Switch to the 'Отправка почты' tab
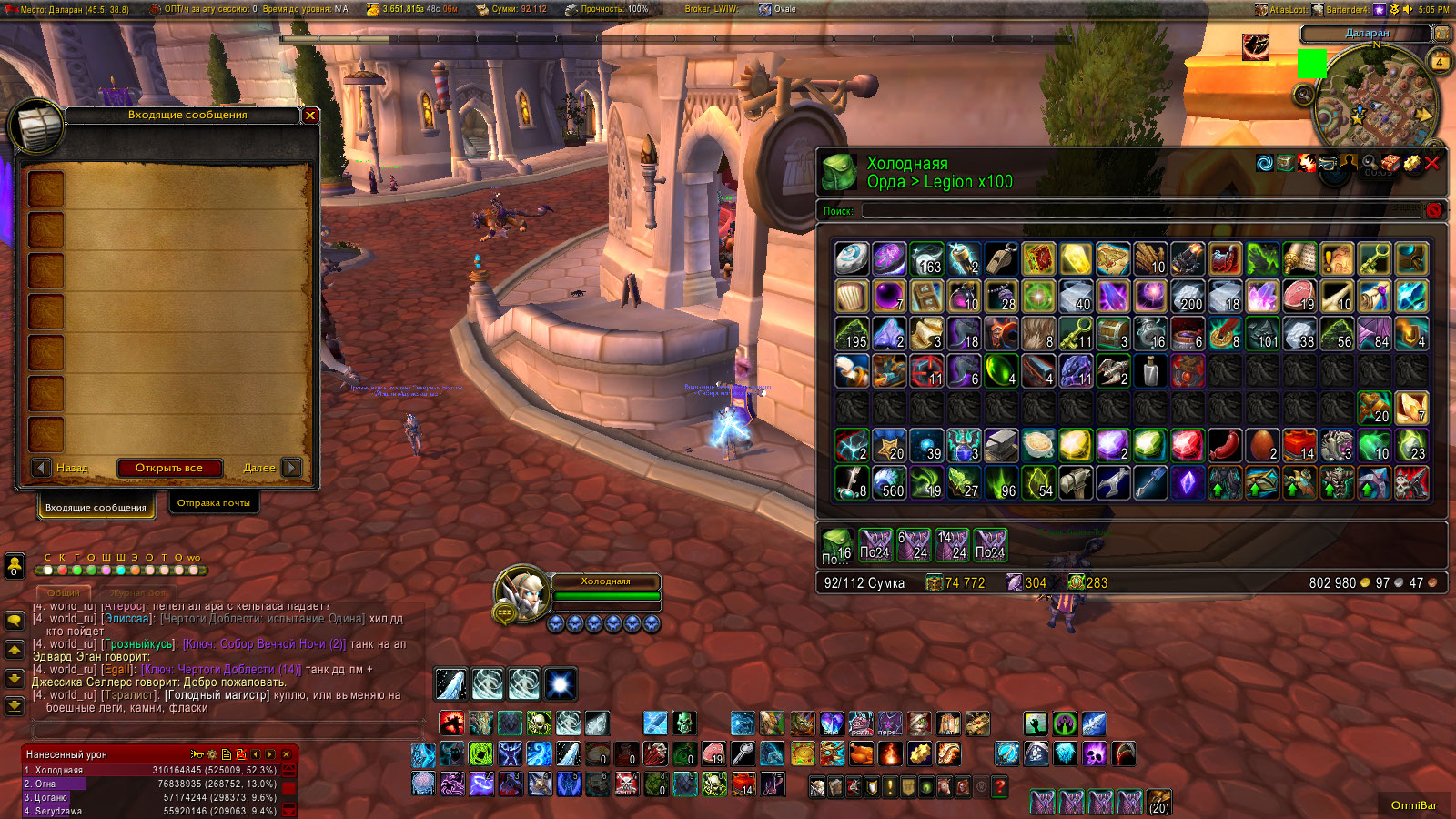 [x=214, y=503]
